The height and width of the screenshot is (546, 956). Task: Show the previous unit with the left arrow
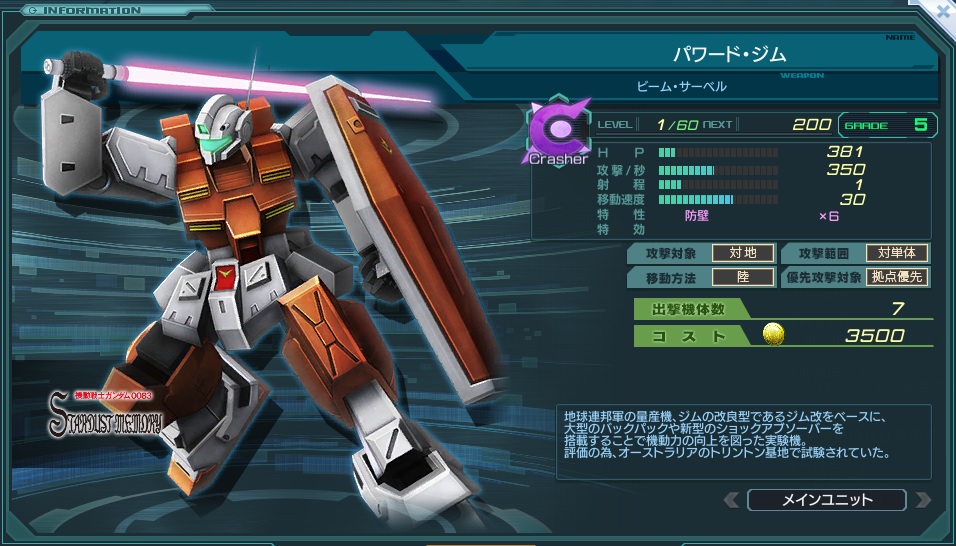click(x=732, y=500)
